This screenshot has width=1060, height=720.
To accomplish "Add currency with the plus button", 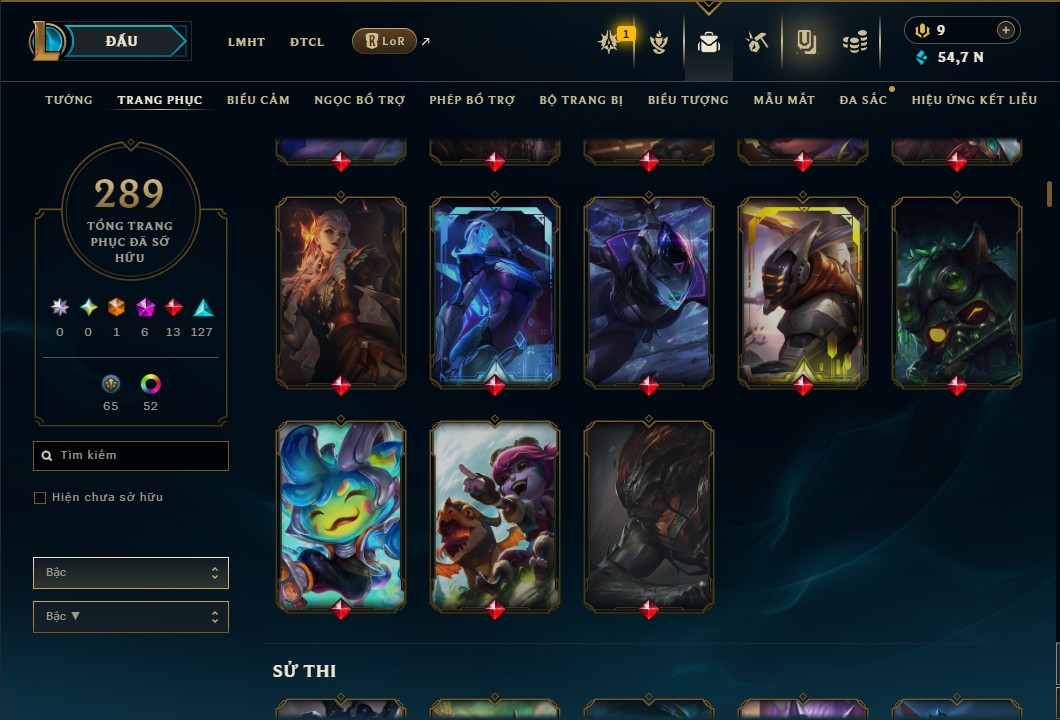I will pyautogui.click(x=1006, y=30).
